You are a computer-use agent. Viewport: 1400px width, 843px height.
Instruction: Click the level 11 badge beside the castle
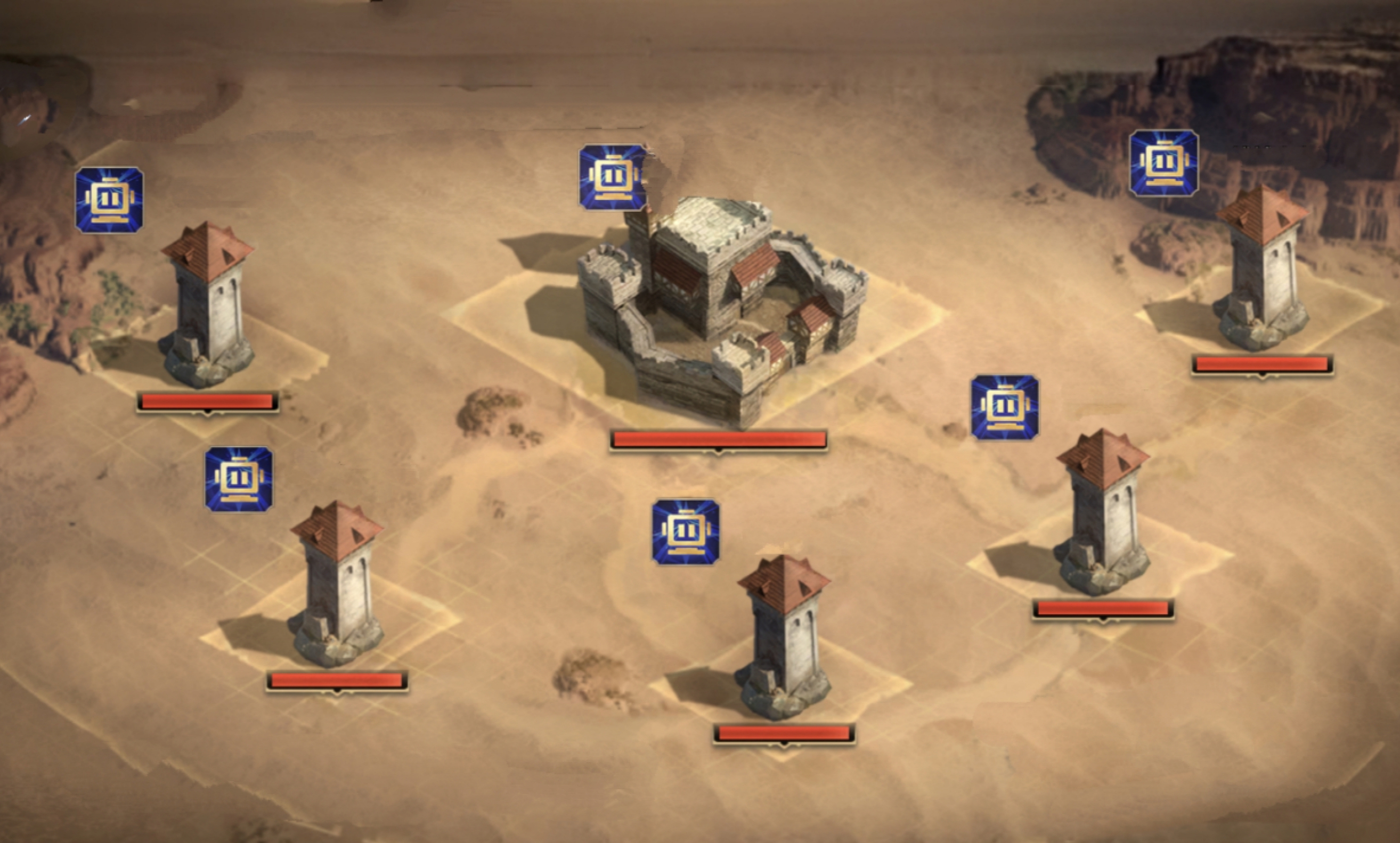(613, 177)
